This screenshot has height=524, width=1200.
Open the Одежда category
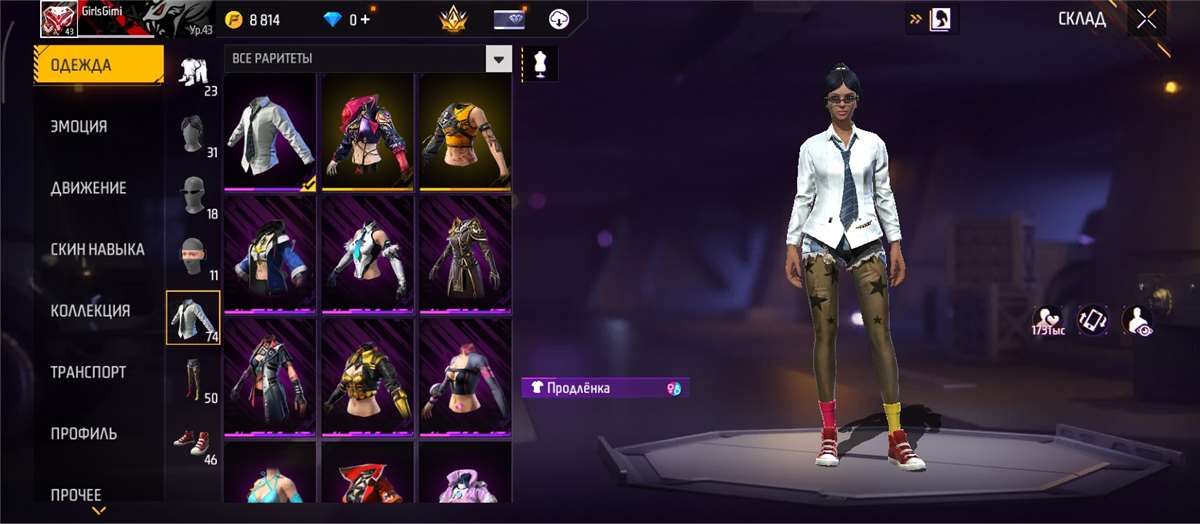tap(98, 66)
